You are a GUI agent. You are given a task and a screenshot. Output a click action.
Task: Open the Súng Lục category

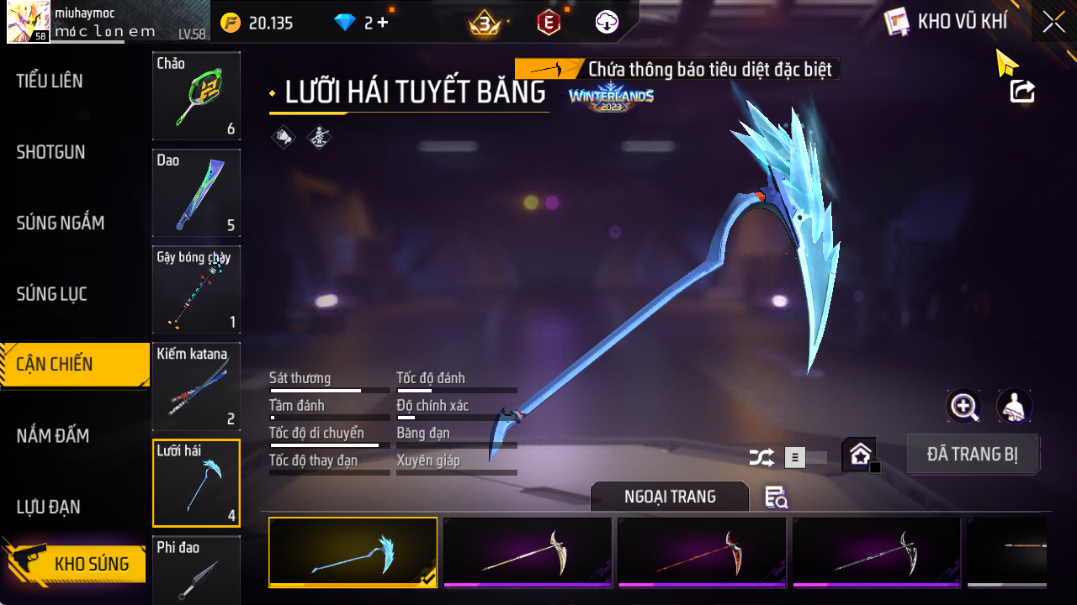52,294
